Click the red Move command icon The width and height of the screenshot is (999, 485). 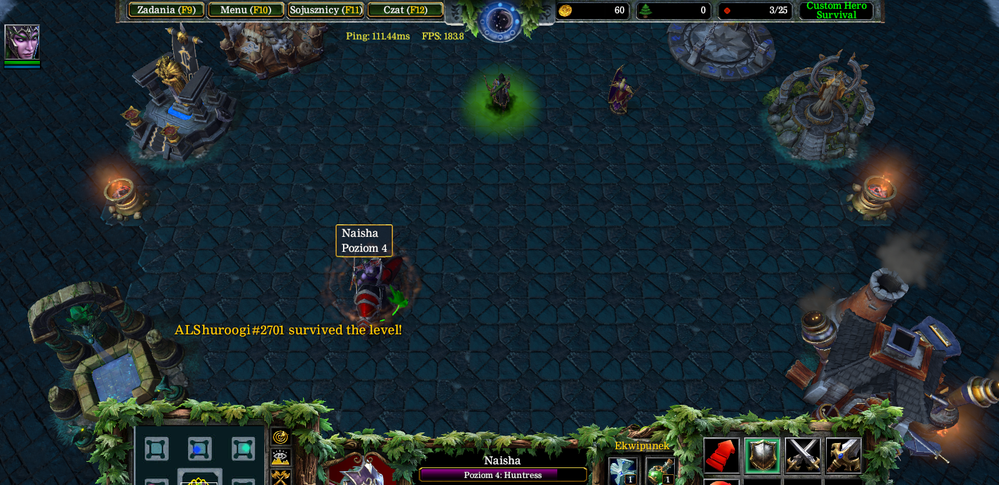(x=721, y=455)
